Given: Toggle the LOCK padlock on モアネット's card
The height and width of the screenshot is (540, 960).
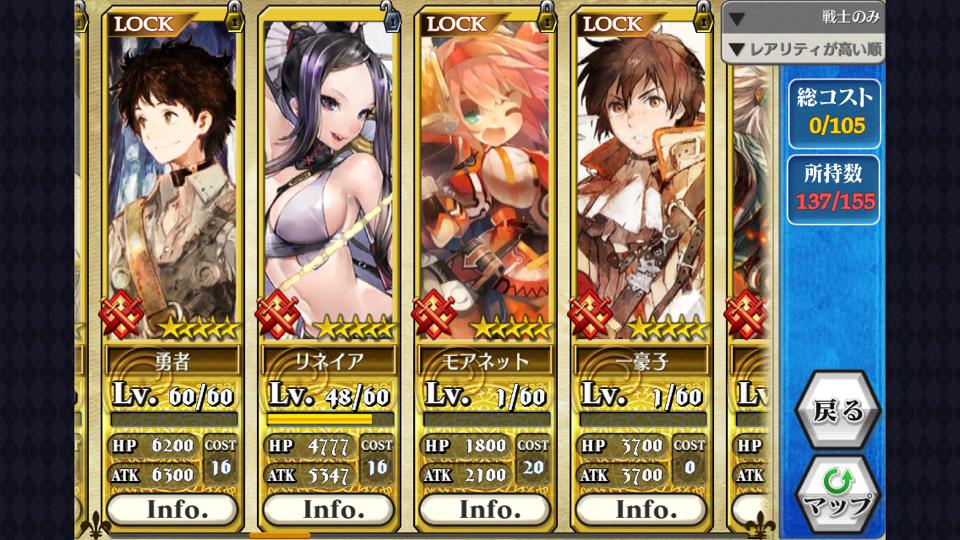Looking at the screenshot, I should pyautogui.click(x=546, y=15).
